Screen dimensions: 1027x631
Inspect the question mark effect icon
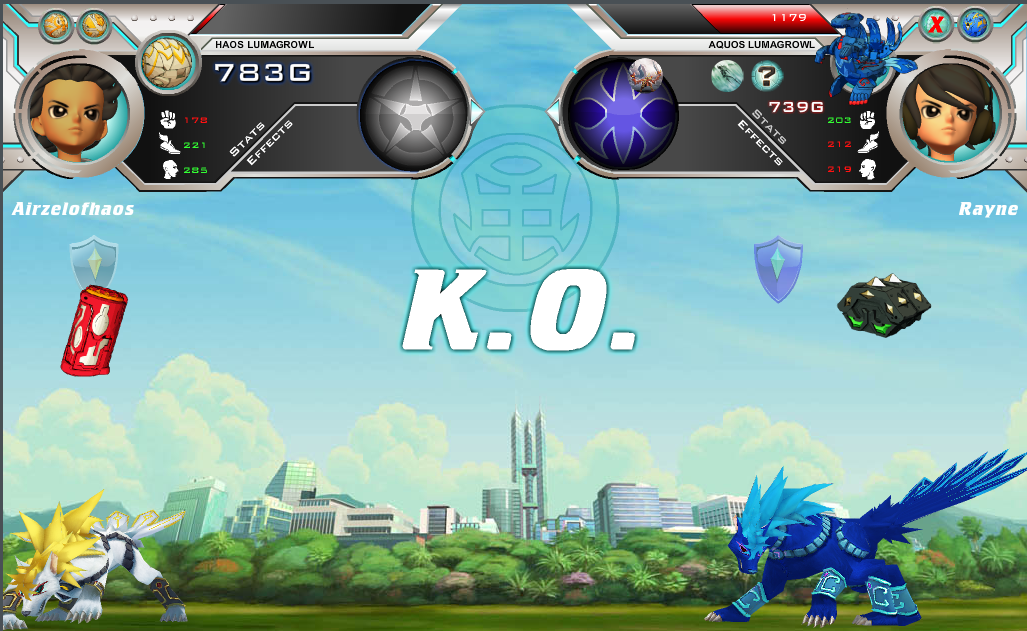766,74
